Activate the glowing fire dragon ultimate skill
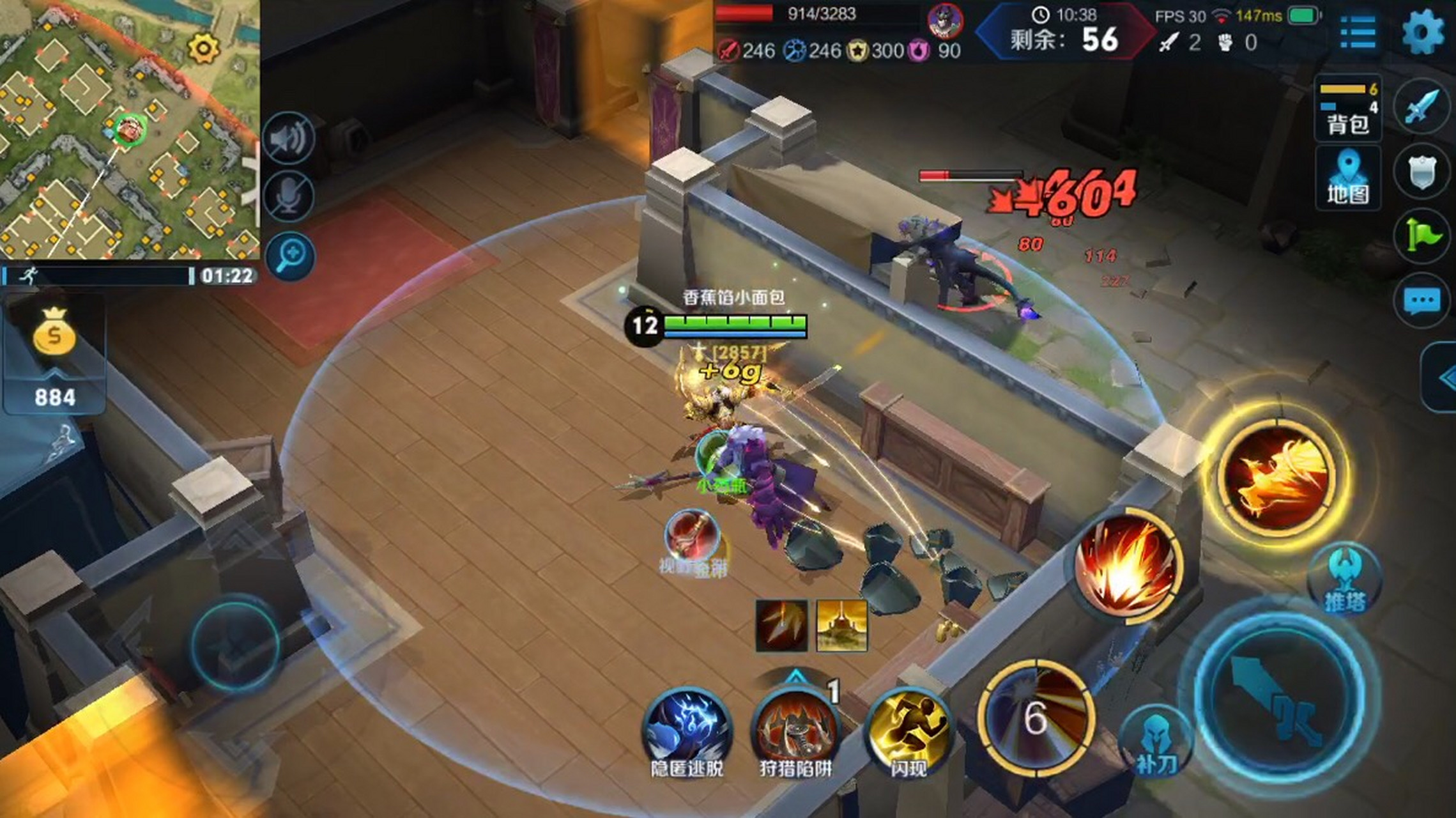Screen dimensions: 1456x818 [1276, 476]
